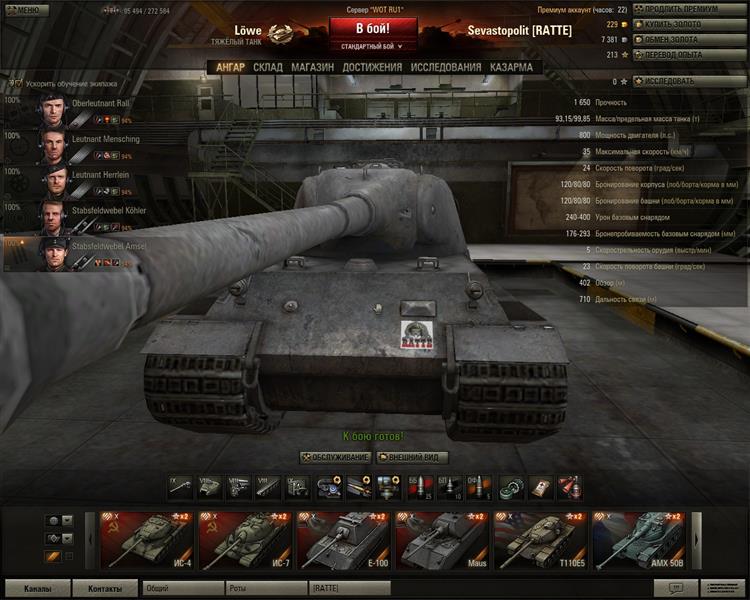The width and height of the screenshot is (750, 600).
Task: Open the Внешний вид appearance editor
Action: [x=412, y=457]
